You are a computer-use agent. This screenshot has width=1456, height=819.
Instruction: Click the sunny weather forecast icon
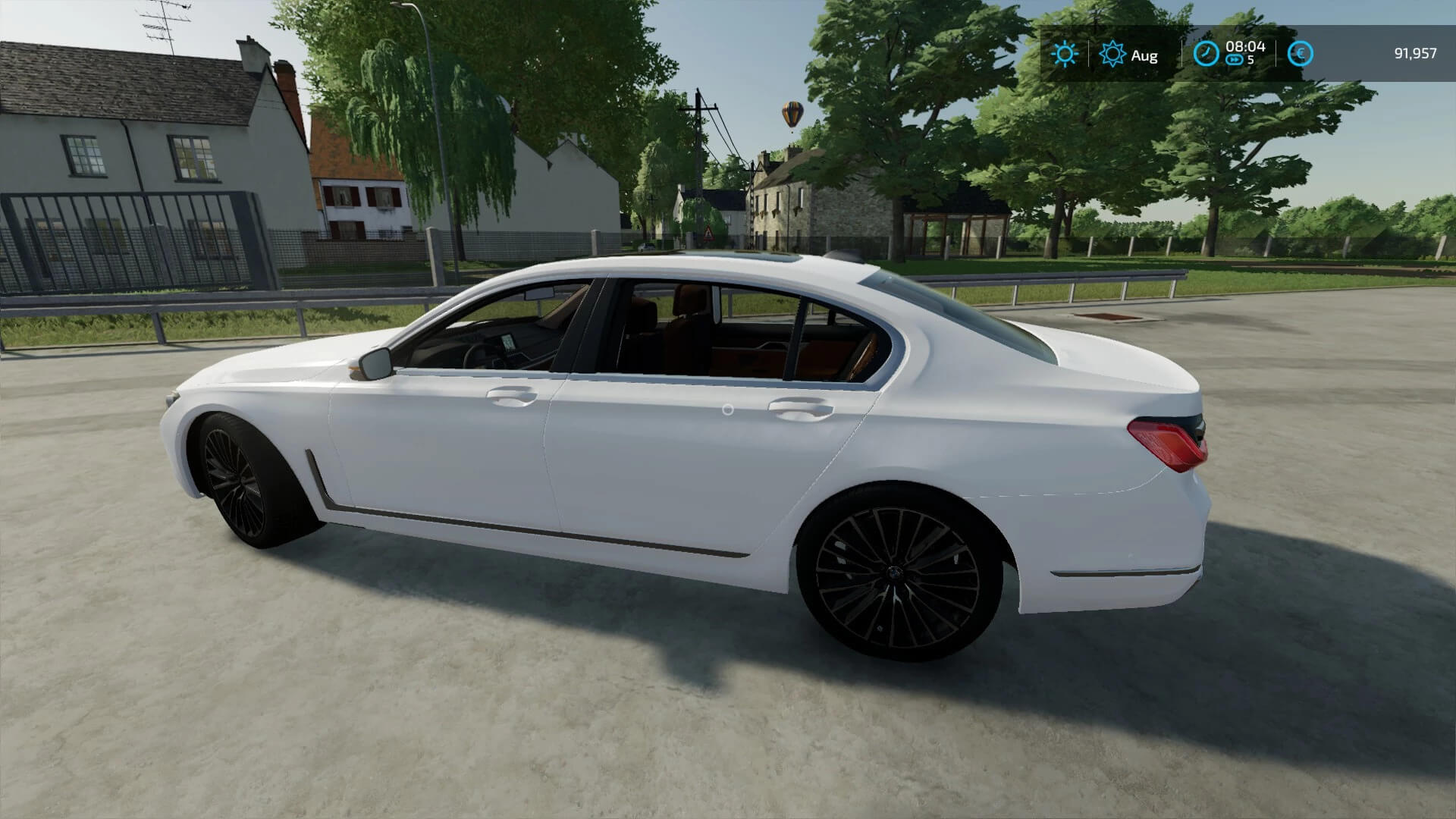click(x=1065, y=54)
